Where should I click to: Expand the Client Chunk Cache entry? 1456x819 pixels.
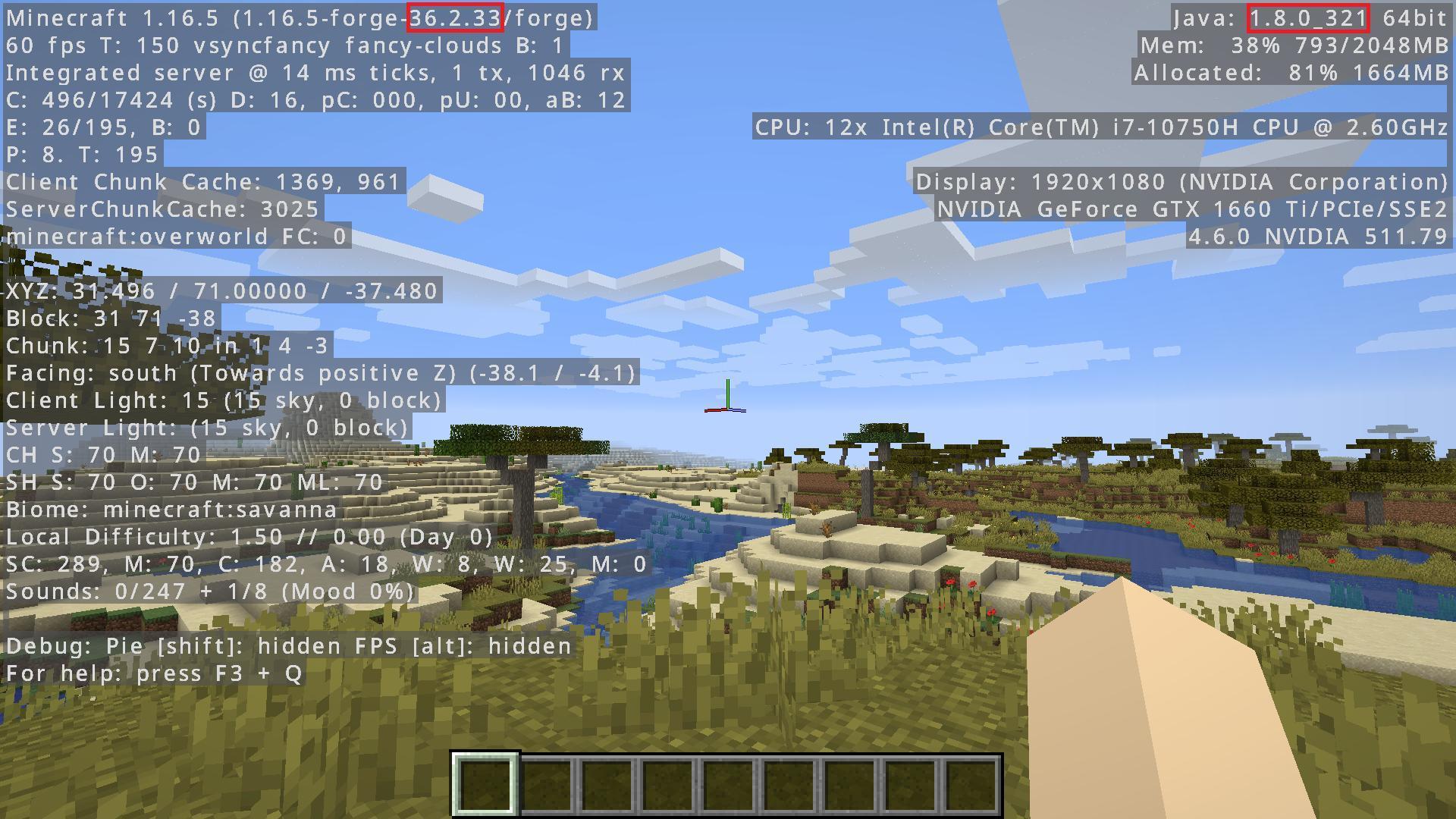203,182
